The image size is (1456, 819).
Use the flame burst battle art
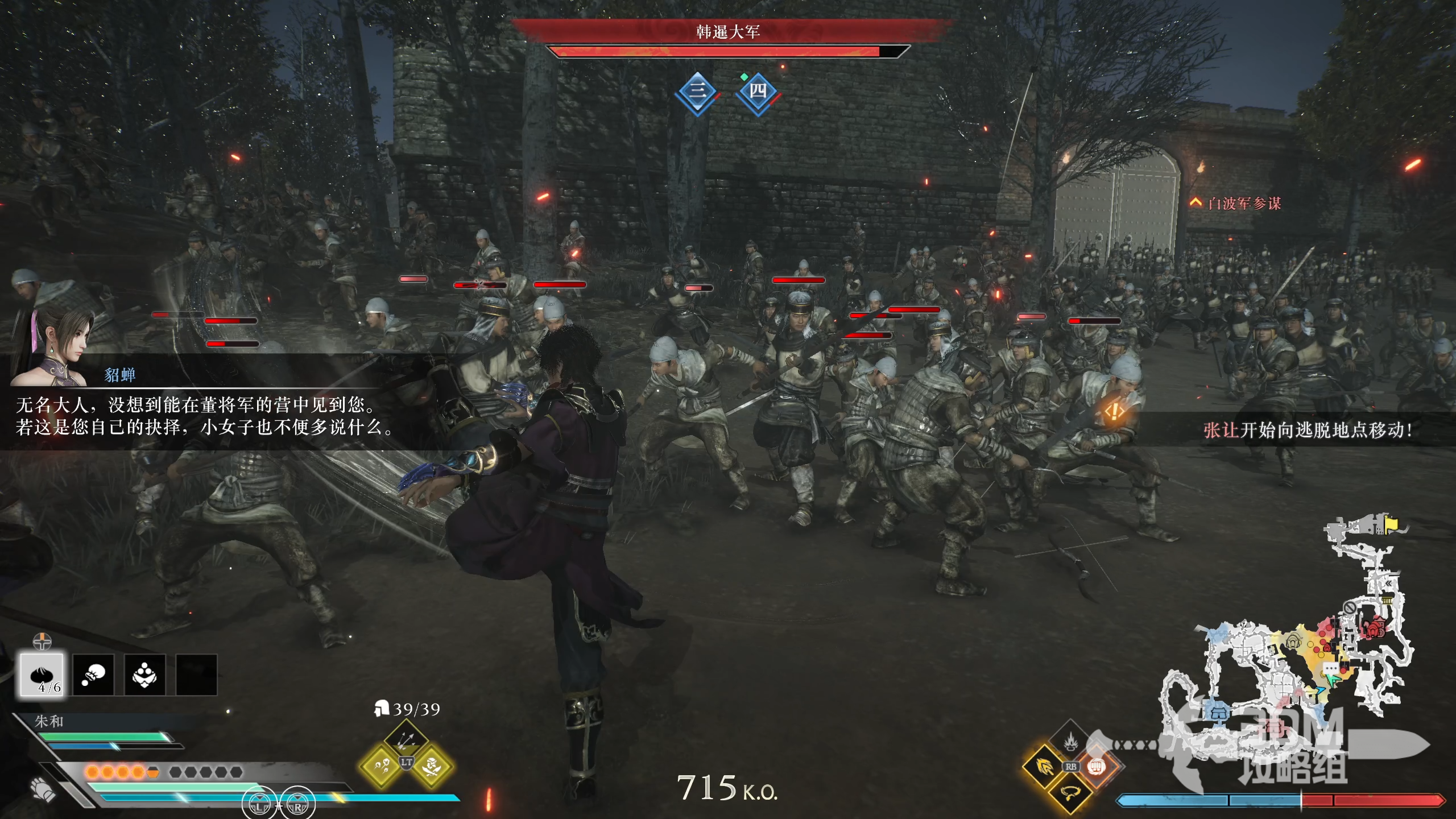point(1070,742)
